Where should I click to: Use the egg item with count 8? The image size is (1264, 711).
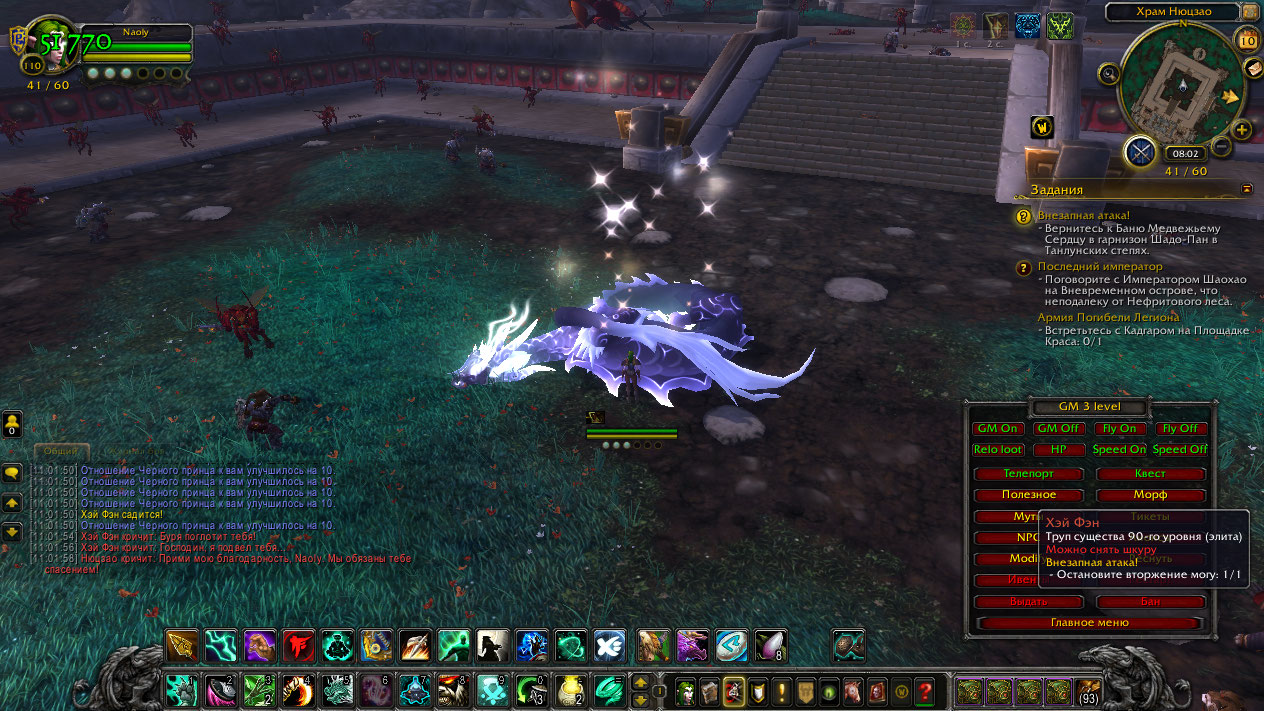(770, 645)
